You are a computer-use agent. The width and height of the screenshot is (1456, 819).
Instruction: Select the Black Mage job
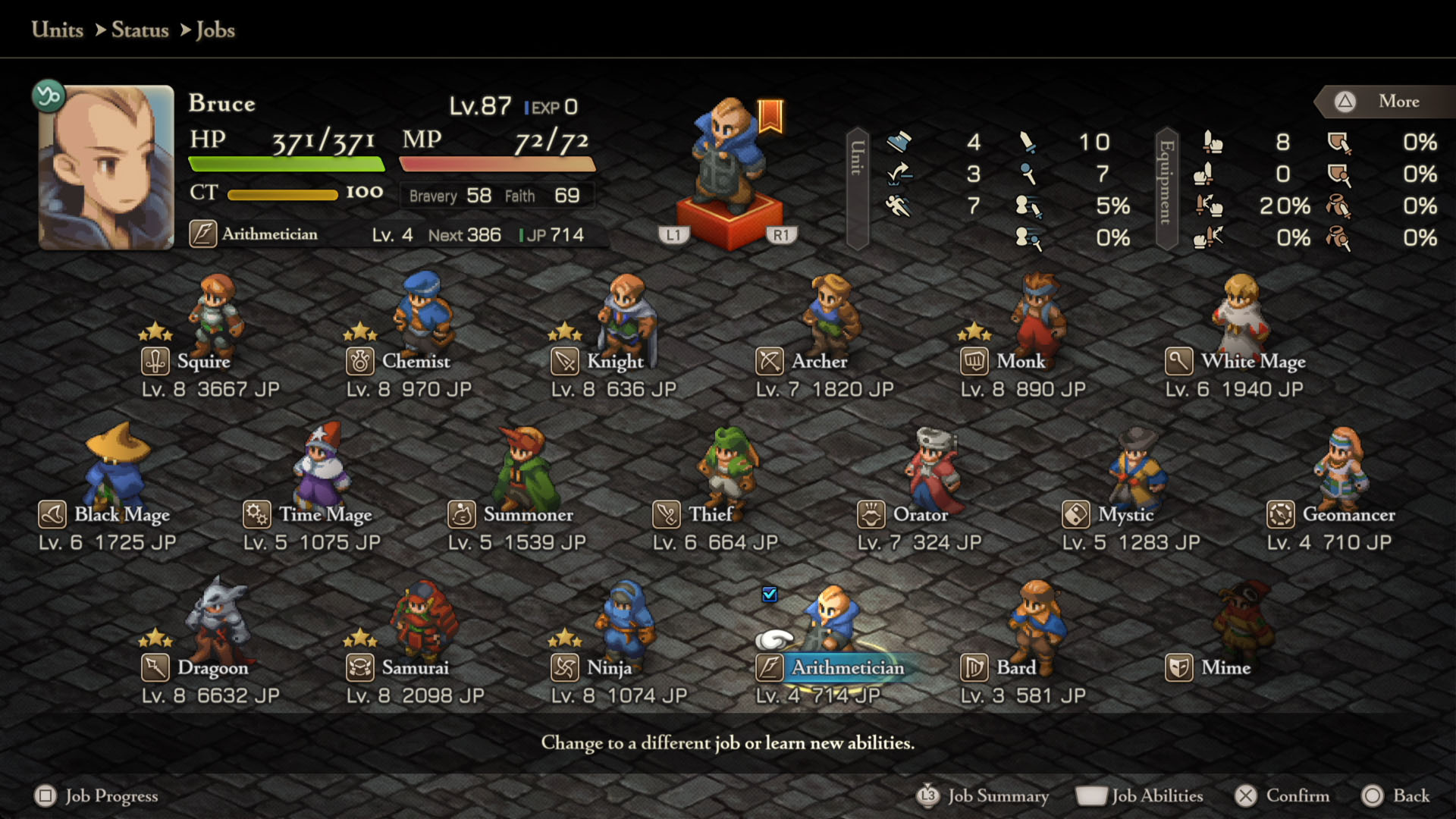click(x=121, y=515)
